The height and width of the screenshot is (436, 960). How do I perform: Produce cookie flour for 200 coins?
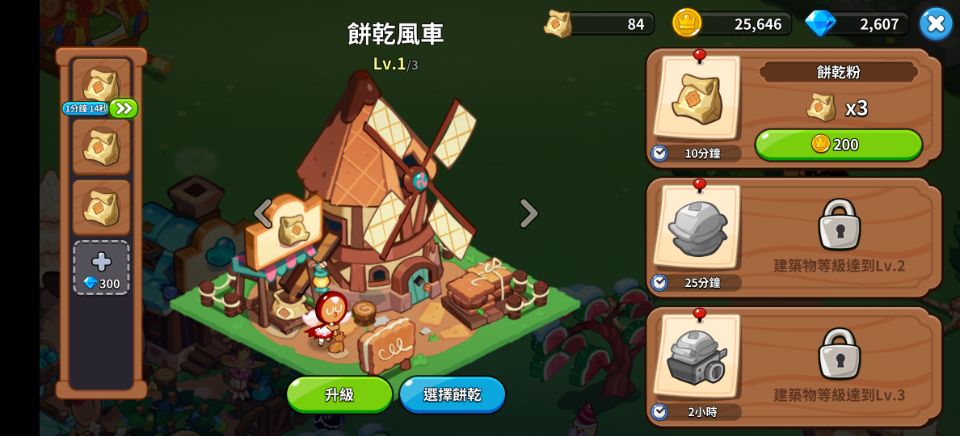838,144
